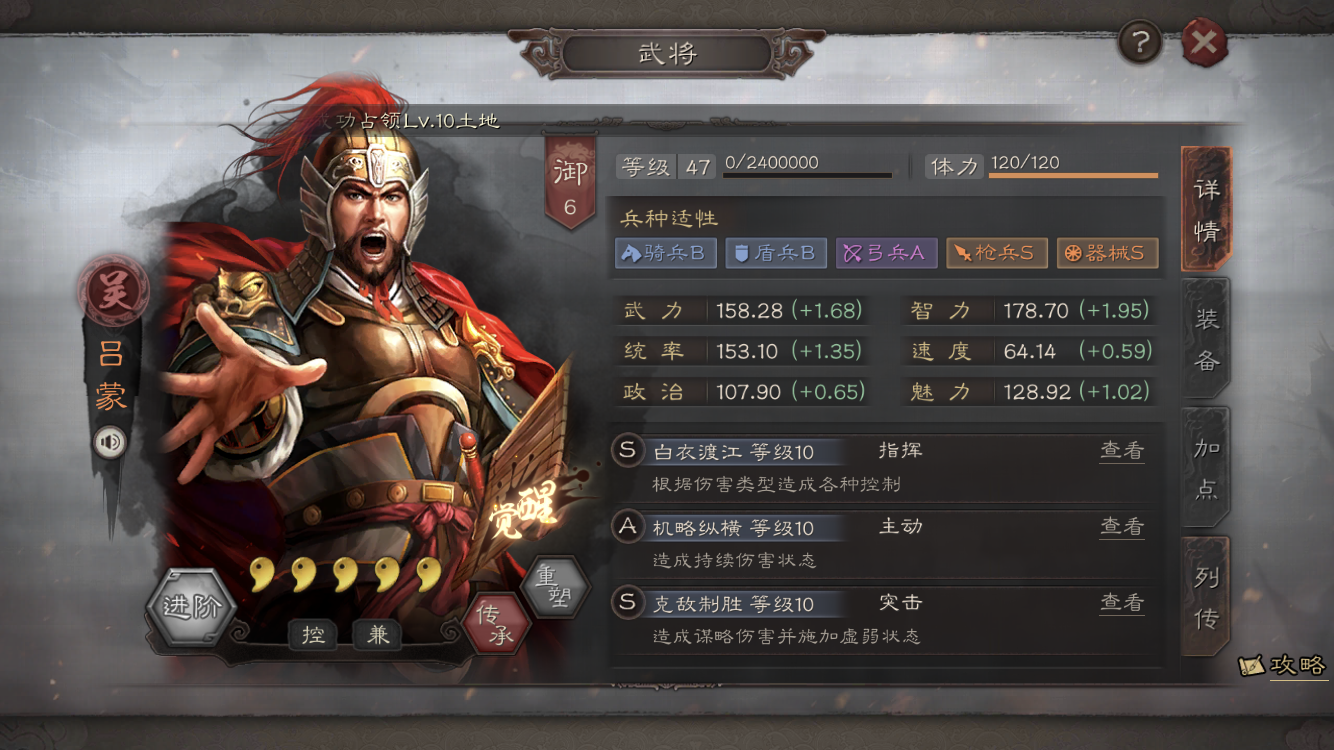Open the 器械S siege aptitude icon
The width and height of the screenshot is (1334, 750).
tap(1106, 253)
